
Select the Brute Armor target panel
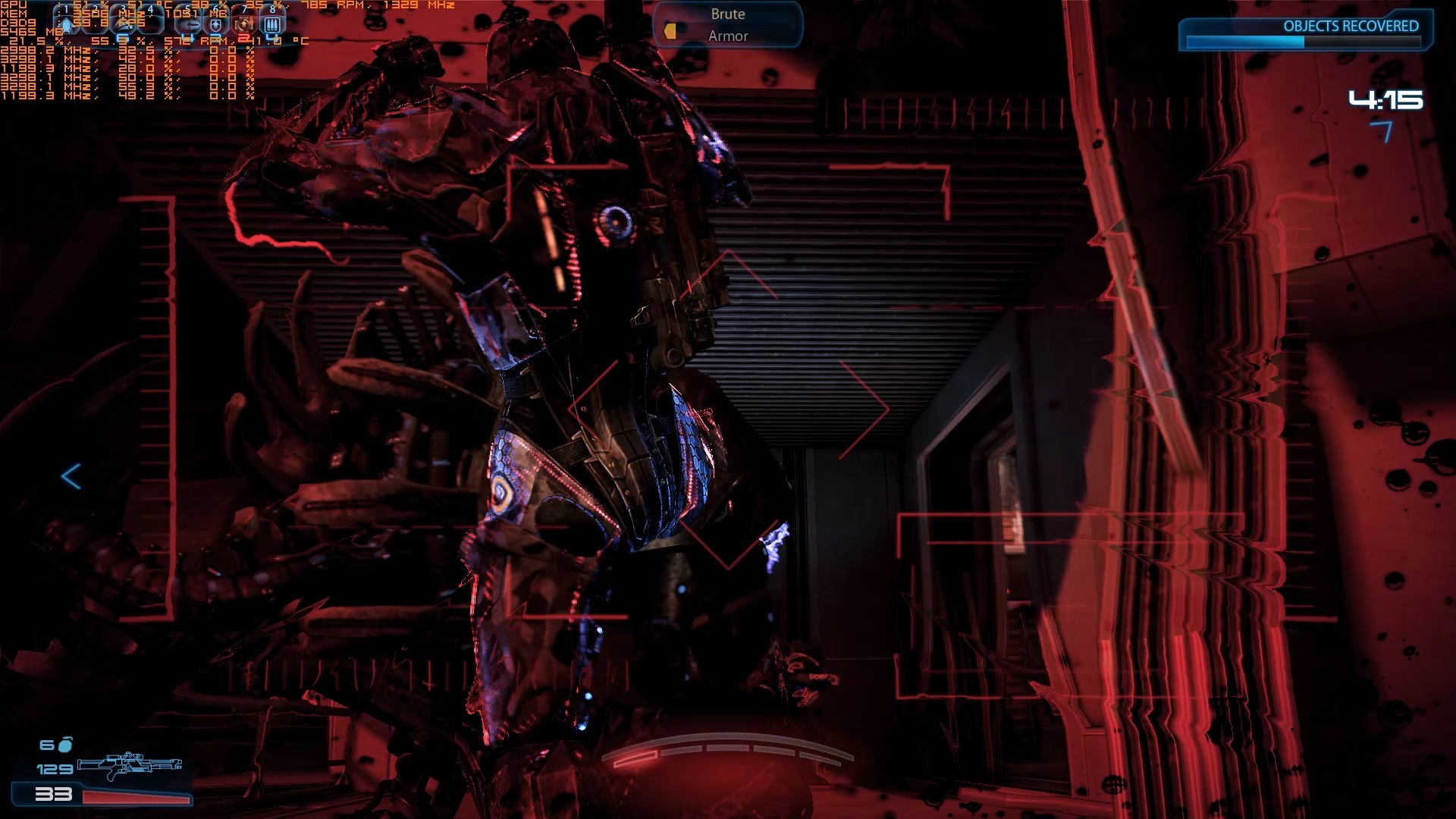pyautogui.click(x=727, y=25)
